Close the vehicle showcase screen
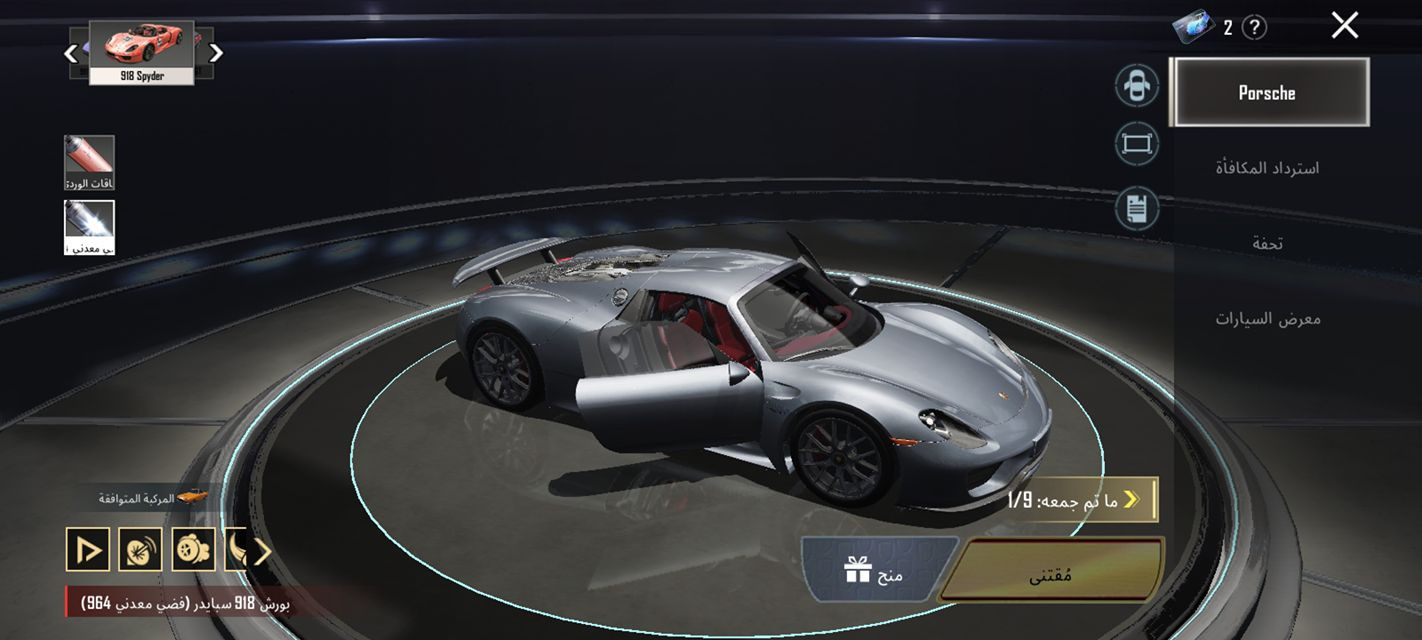 click(x=1344, y=26)
